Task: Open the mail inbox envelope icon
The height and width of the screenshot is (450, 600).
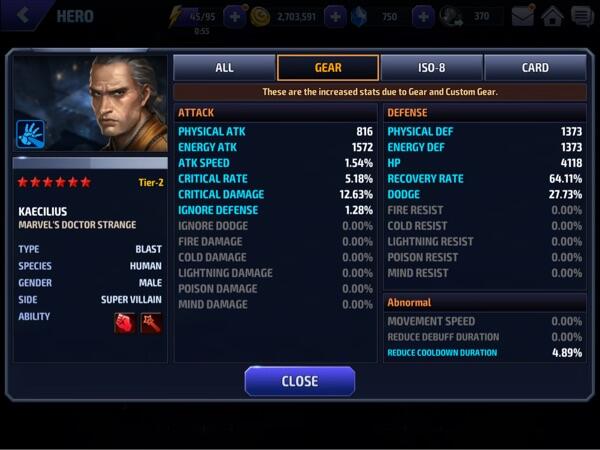Action: pyautogui.click(x=523, y=16)
